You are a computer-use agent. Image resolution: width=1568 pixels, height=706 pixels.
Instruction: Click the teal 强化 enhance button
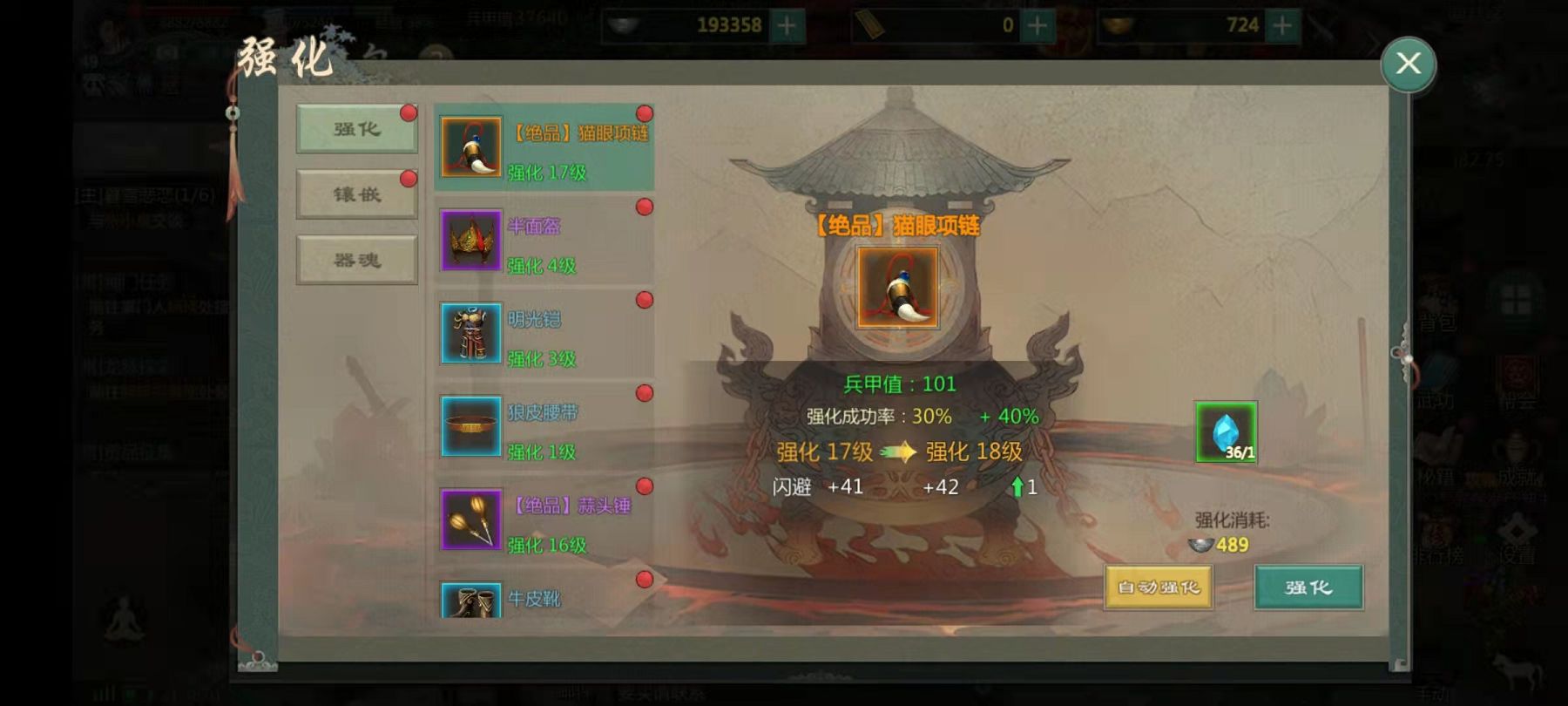[1308, 587]
